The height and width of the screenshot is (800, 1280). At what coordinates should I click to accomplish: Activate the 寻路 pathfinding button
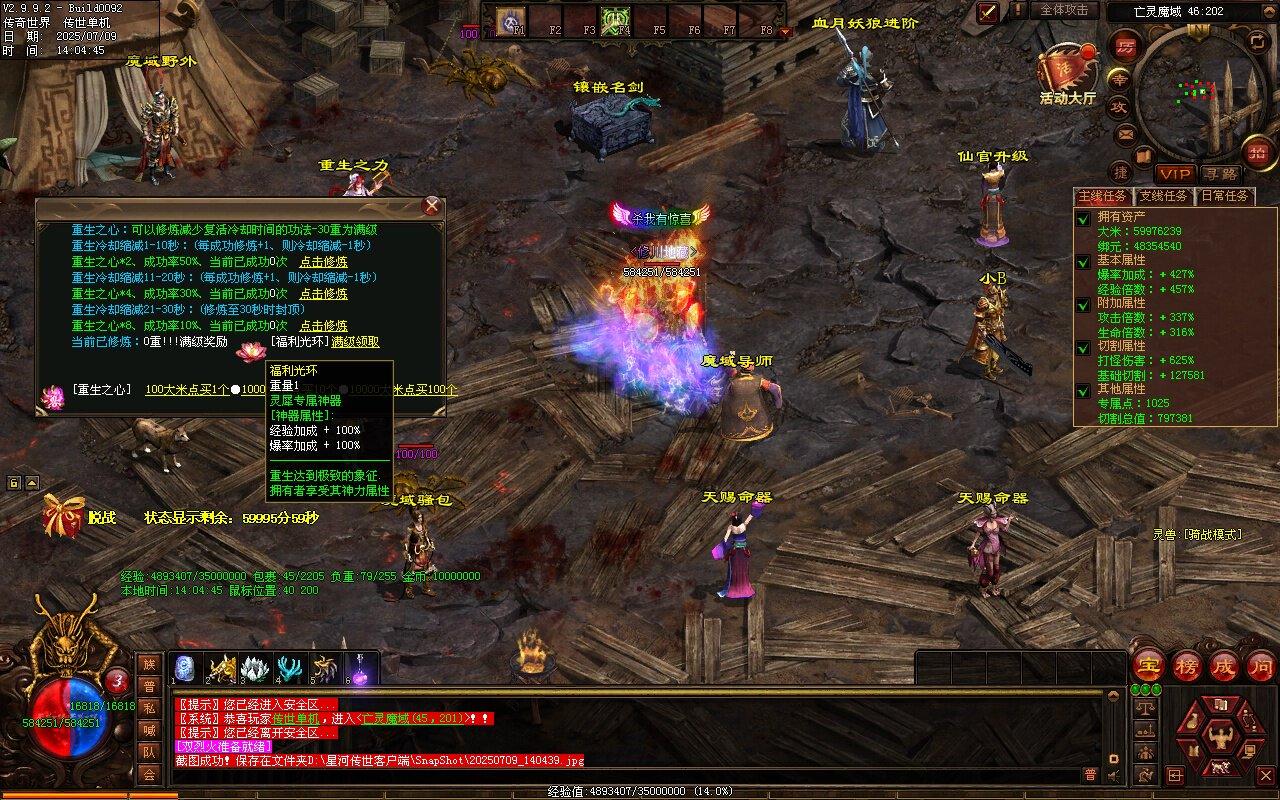pyautogui.click(x=1219, y=174)
